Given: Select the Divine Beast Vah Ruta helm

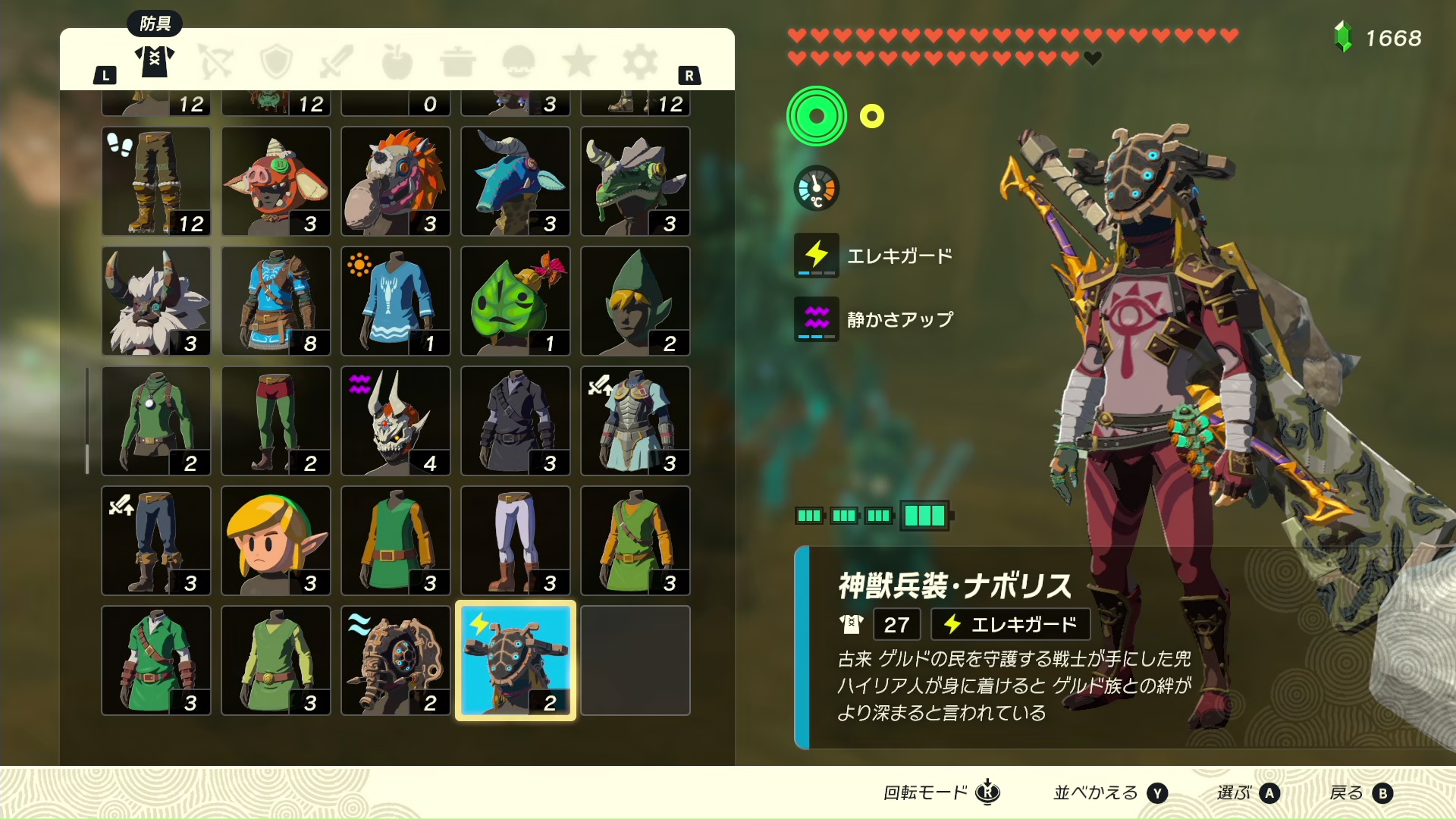Looking at the screenshot, I should tap(395, 660).
